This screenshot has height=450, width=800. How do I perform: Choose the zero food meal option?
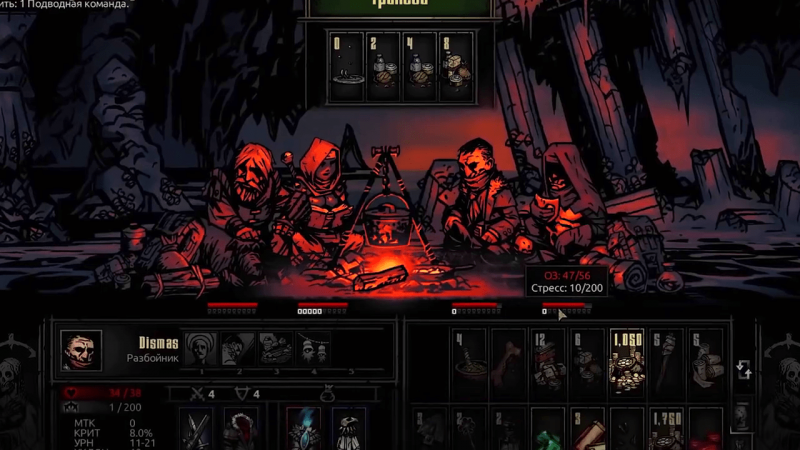tap(347, 66)
